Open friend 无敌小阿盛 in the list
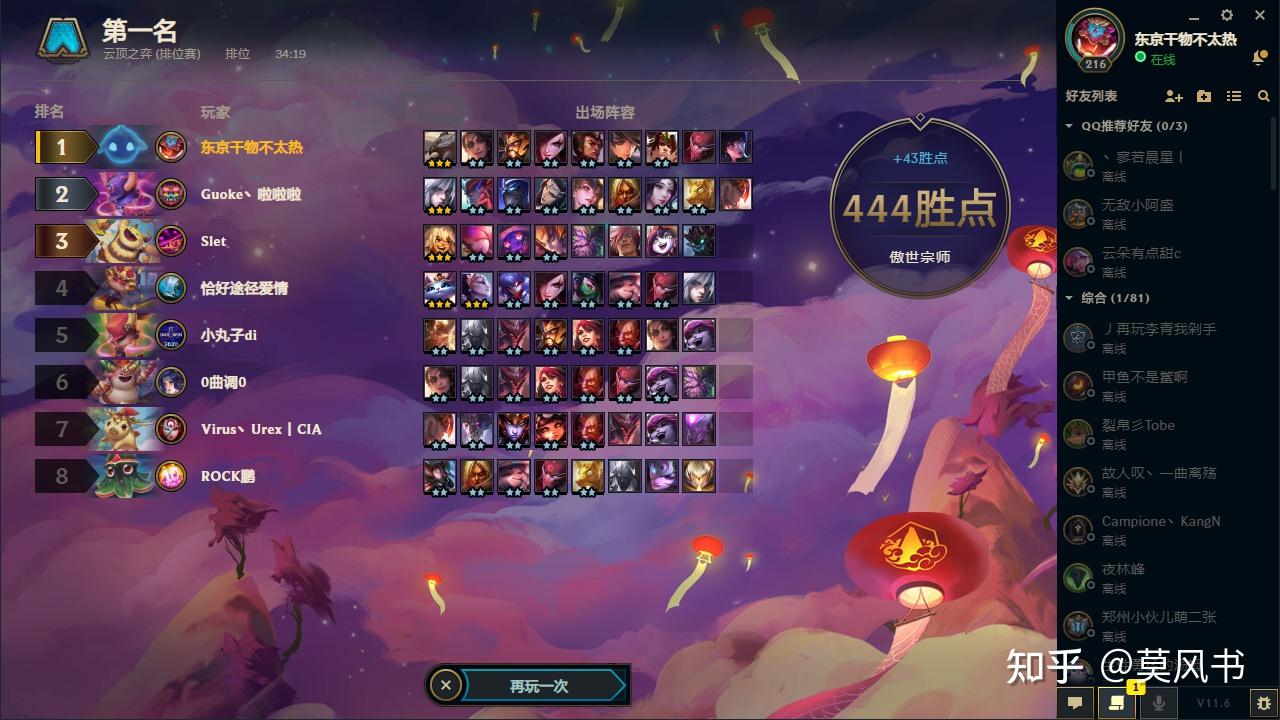 [x=1138, y=205]
